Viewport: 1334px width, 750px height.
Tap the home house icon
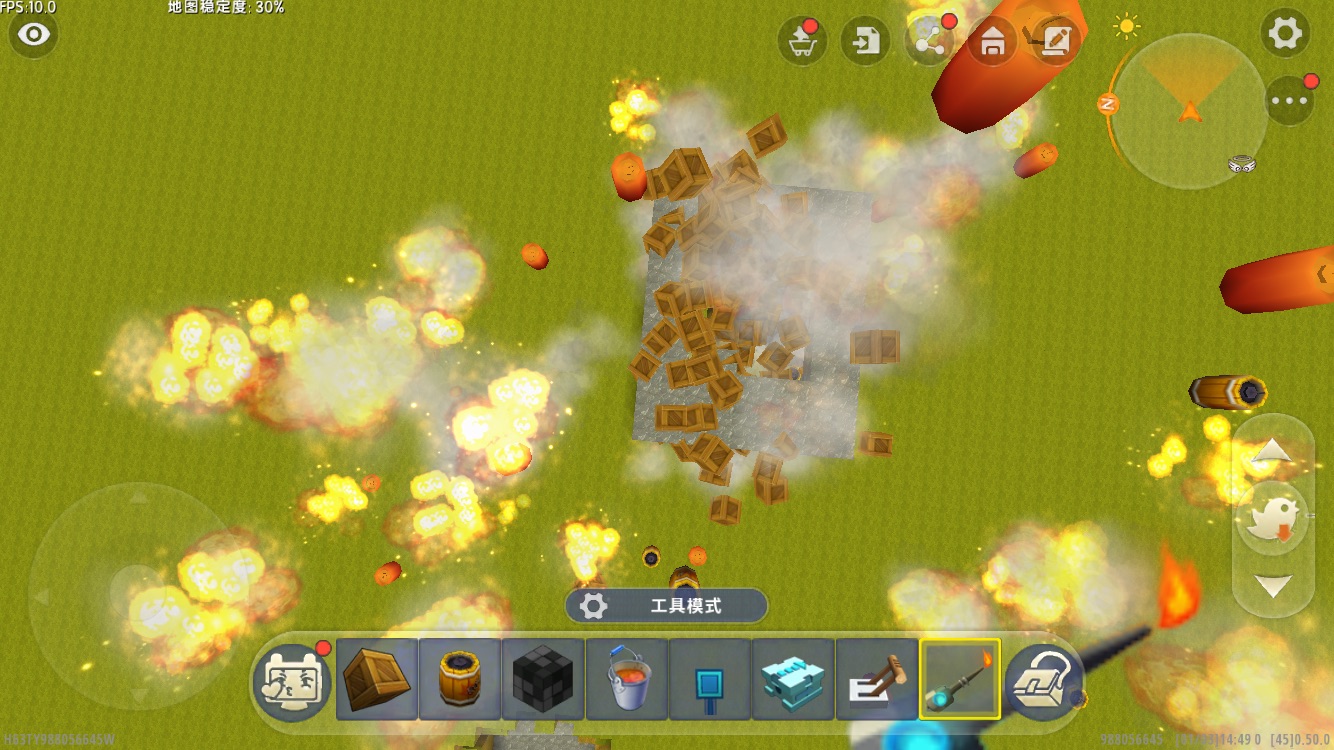tap(992, 41)
